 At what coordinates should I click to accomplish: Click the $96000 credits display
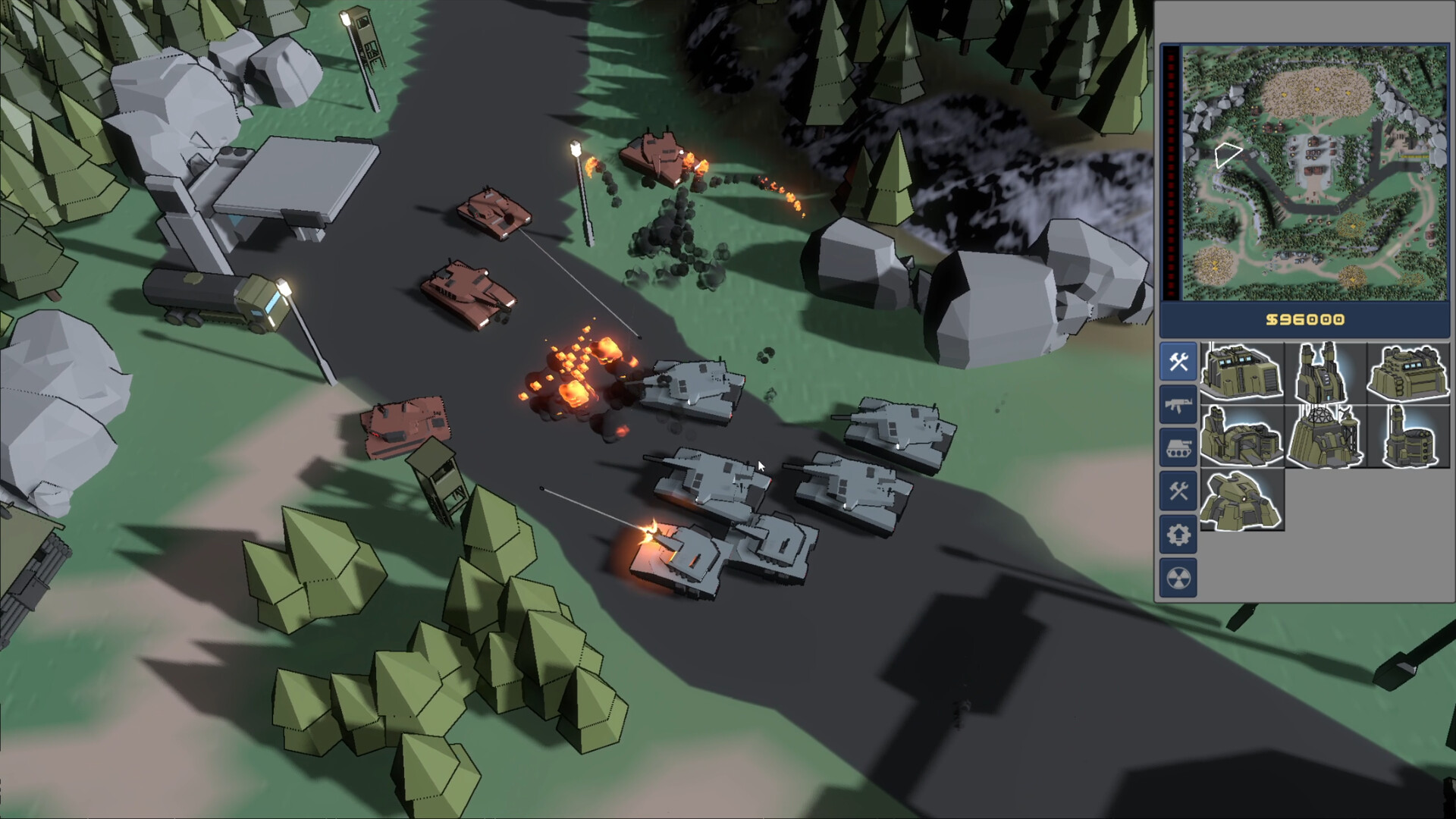coord(1306,319)
